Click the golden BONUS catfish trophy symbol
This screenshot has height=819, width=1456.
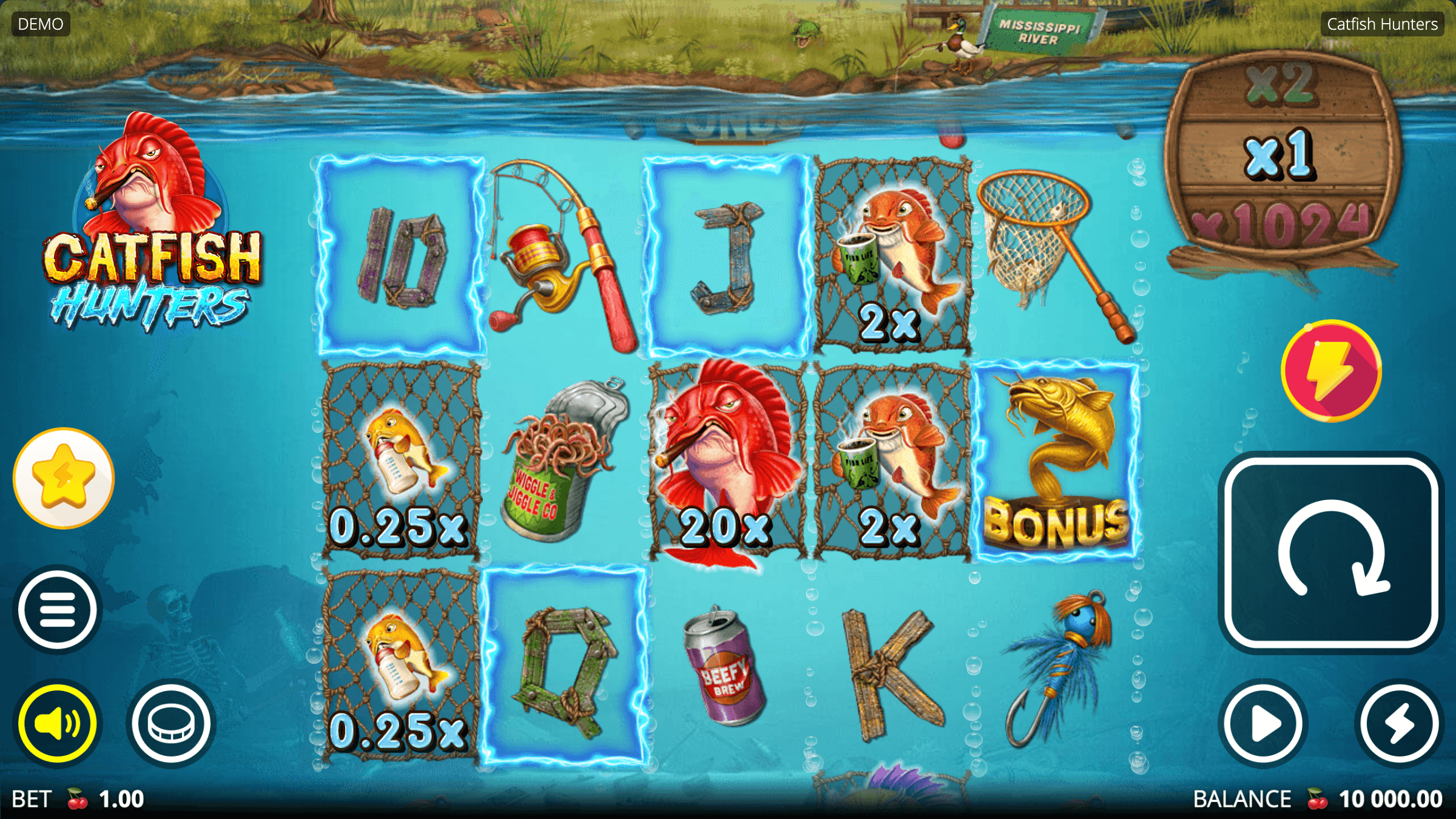click(1056, 458)
